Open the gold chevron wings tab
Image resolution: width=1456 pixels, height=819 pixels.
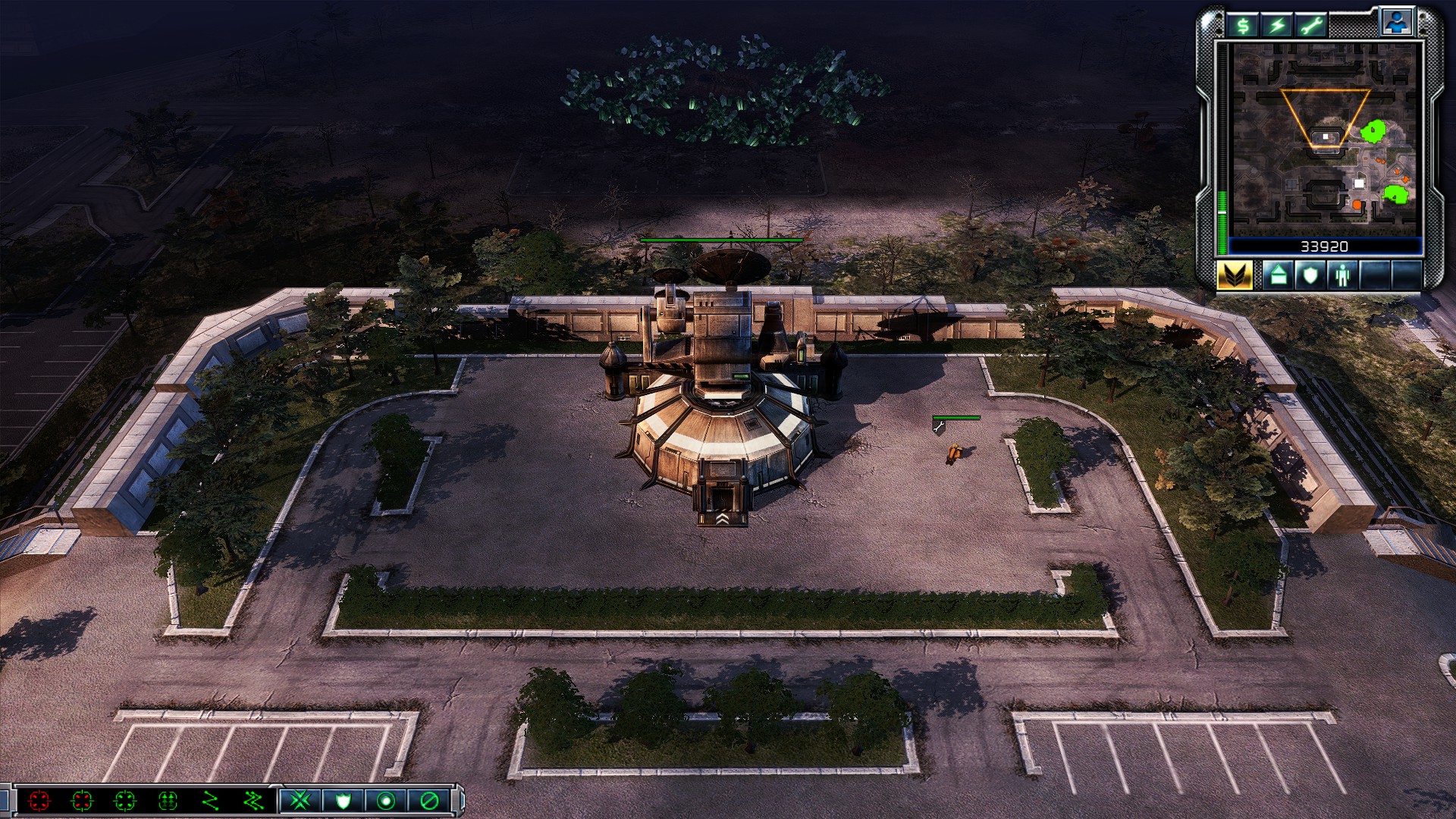[x=1235, y=275]
